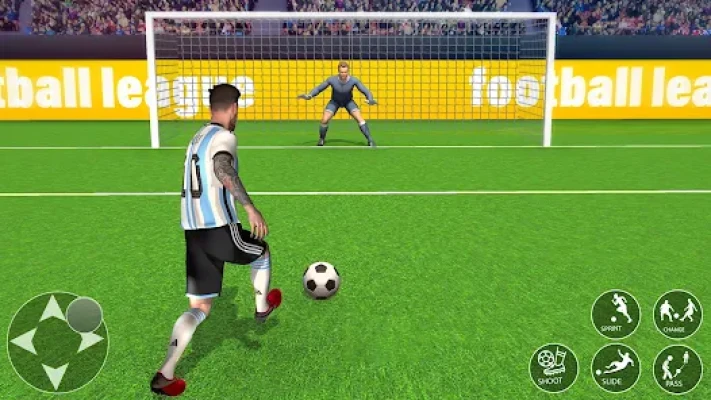The height and width of the screenshot is (400, 711).
Task: Click the PASS button
Action: [x=677, y=368]
